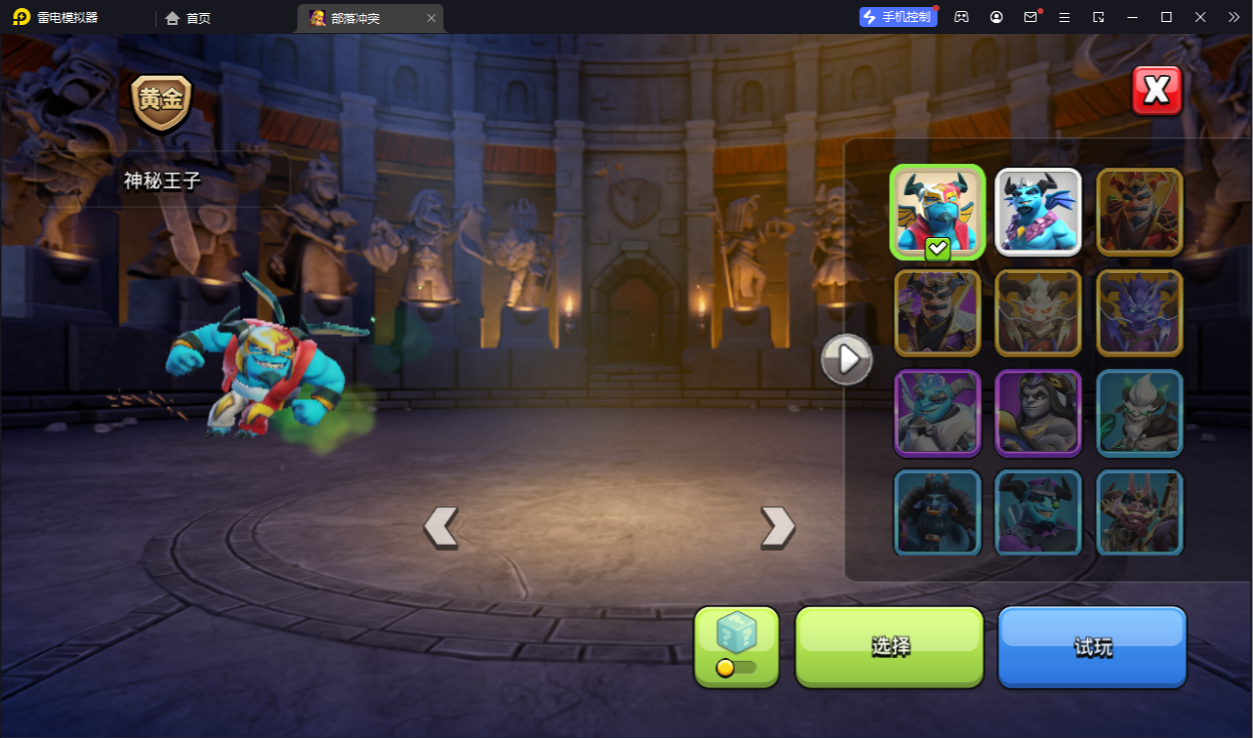Select the purple dragon skin
This screenshot has width=1253, height=738.
tap(1139, 313)
